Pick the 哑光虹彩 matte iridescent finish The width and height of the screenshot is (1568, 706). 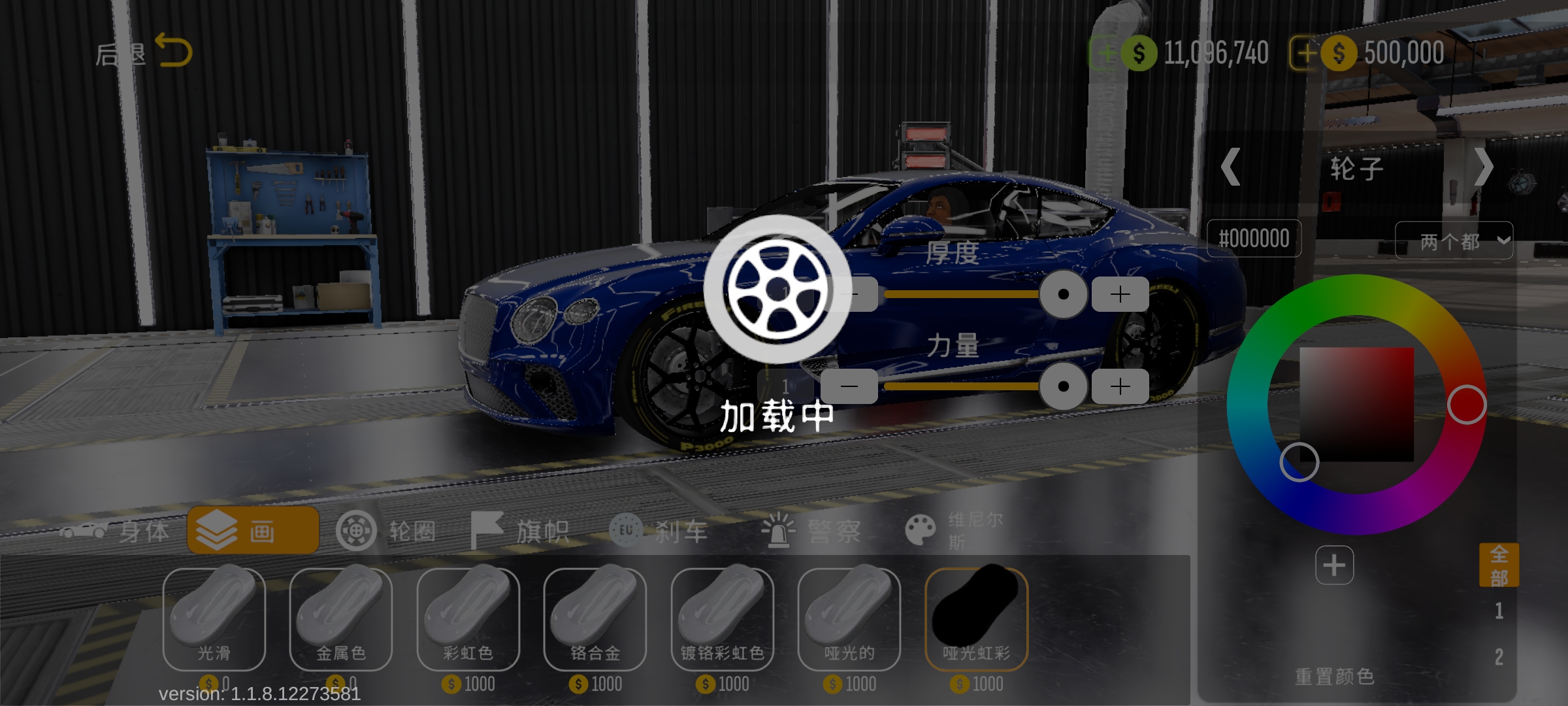[x=976, y=618]
